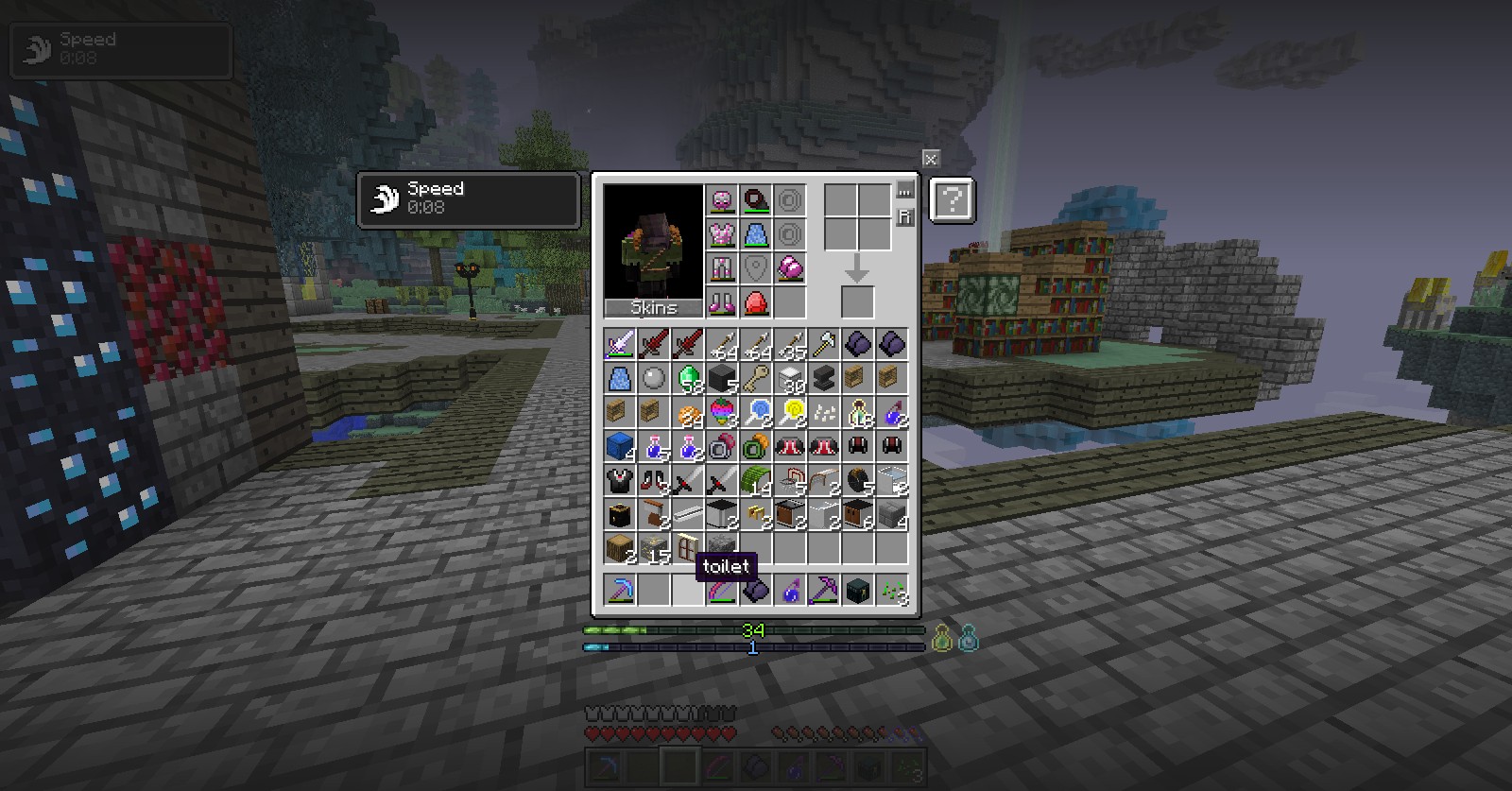The image size is (1512, 791).
Task: Select the green leaf arch stack of 14
Action: click(756, 481)
